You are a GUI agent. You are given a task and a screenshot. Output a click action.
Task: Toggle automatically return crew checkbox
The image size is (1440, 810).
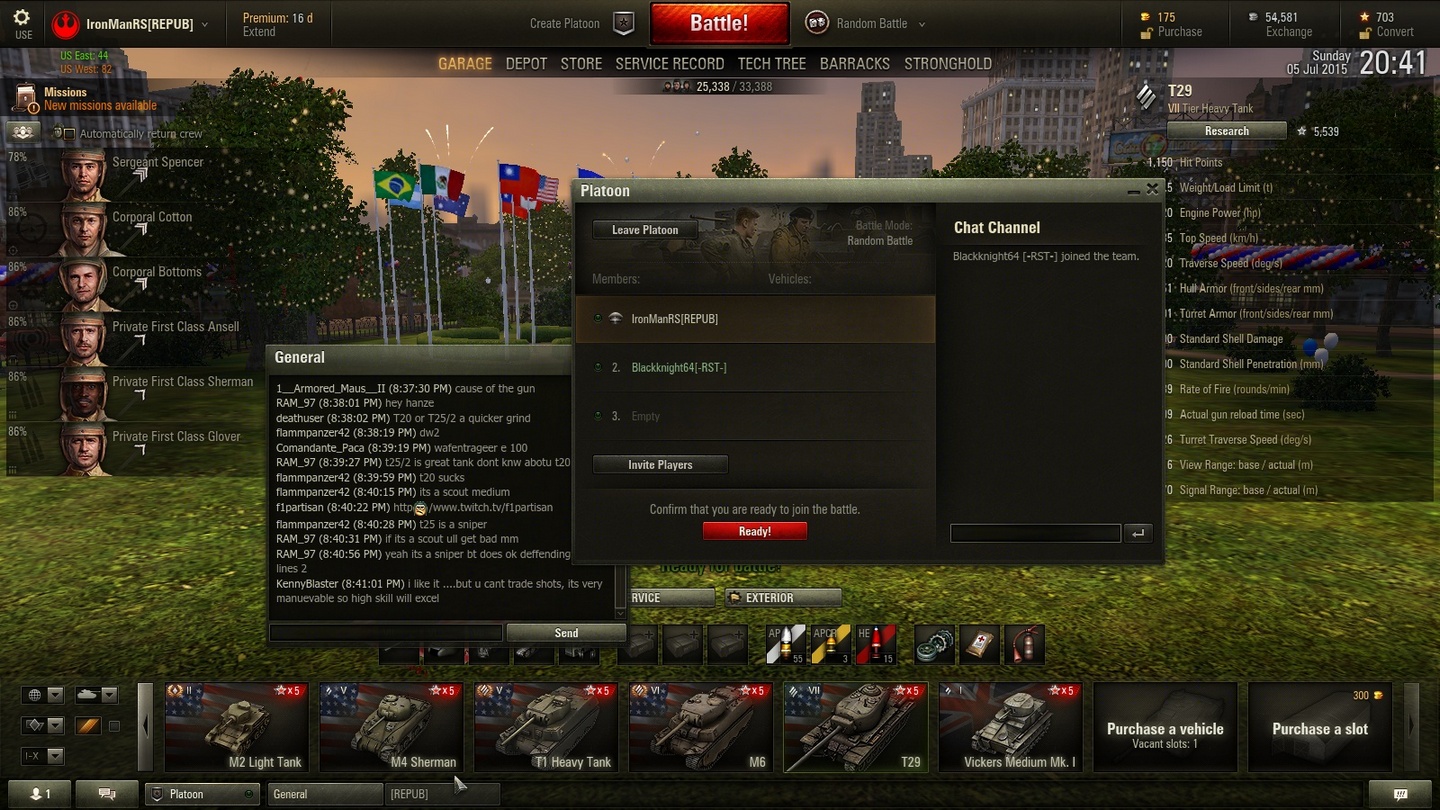69,133
